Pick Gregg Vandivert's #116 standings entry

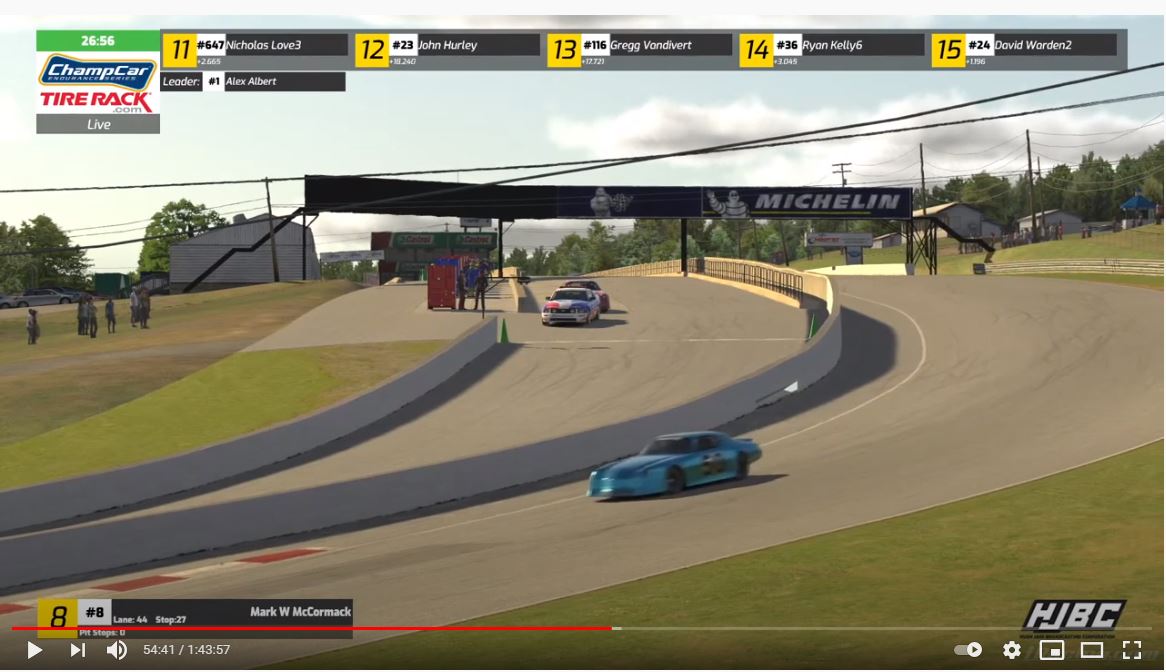647,46
